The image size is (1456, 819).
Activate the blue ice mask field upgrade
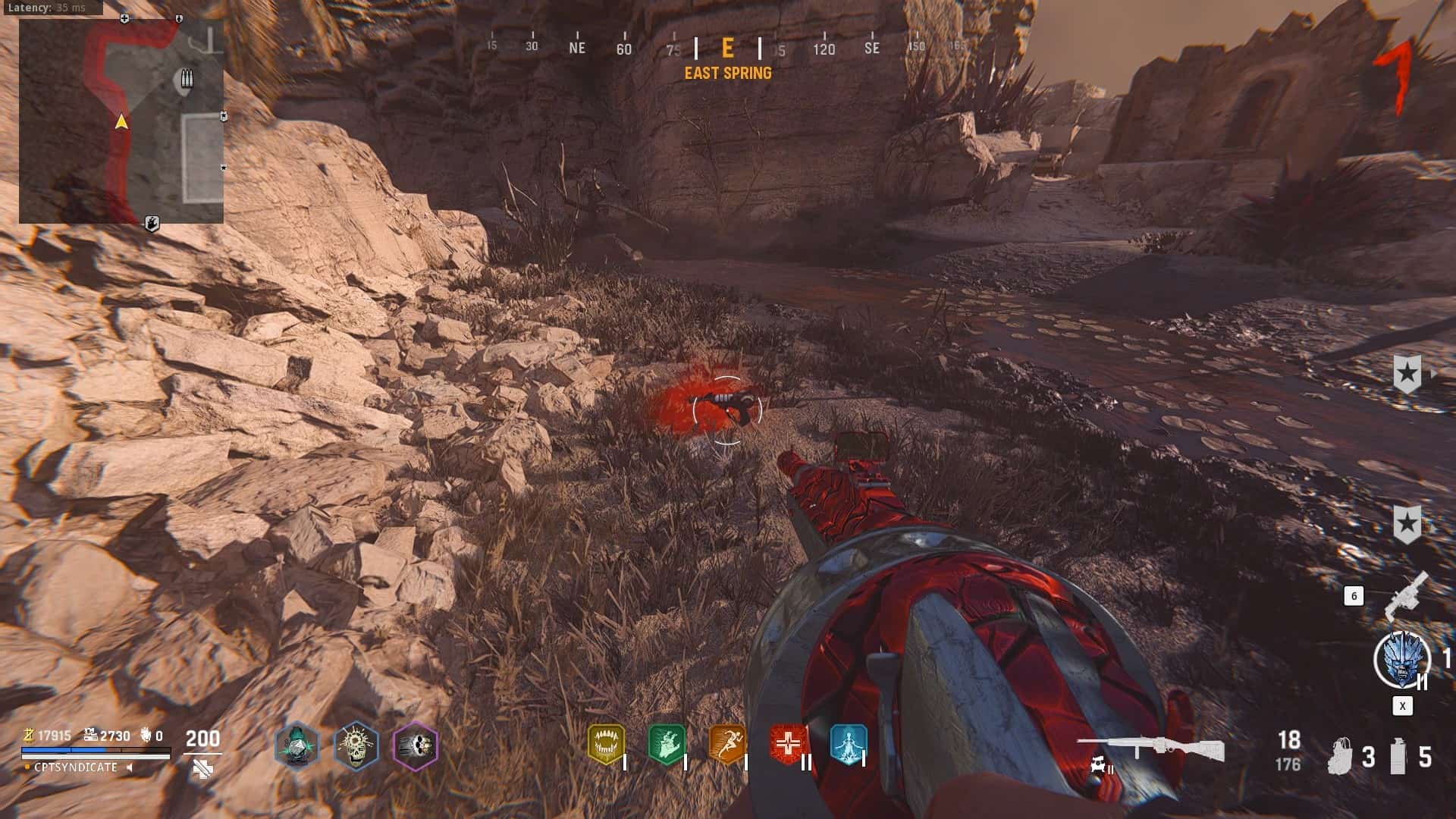coord(1401,660)
